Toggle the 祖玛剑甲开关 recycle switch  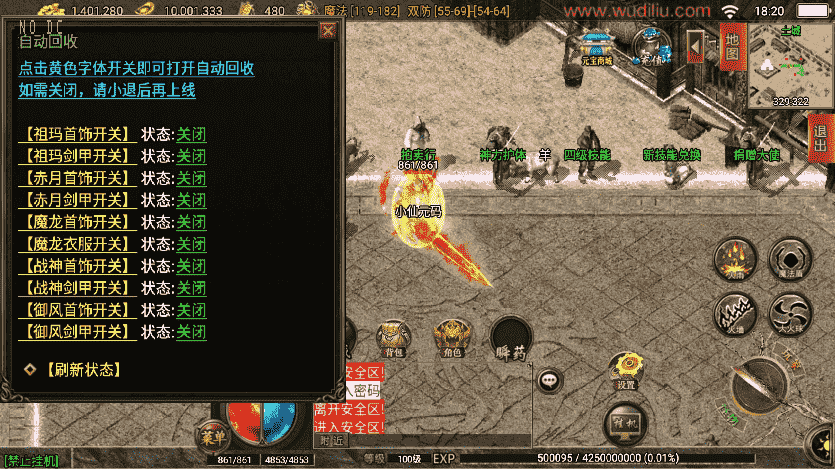(x=77, y=156)
